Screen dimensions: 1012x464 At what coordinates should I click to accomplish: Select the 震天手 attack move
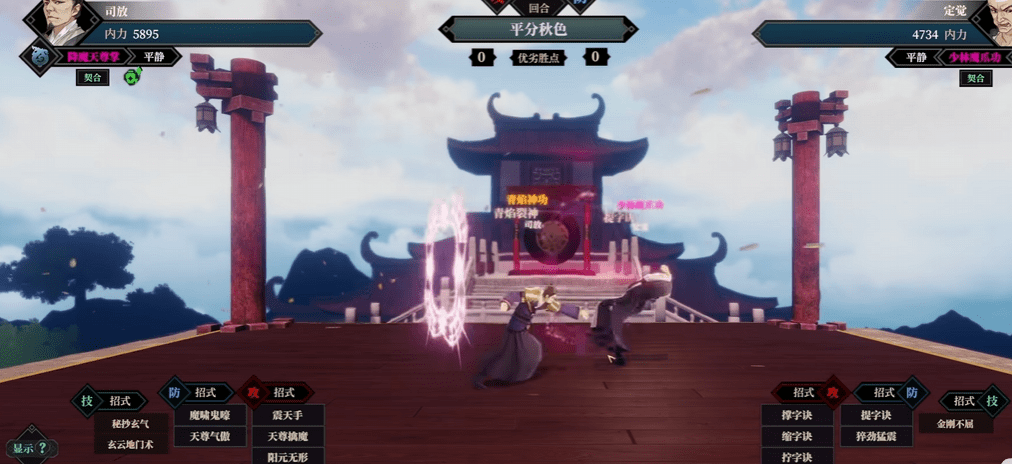pos(287,415)
